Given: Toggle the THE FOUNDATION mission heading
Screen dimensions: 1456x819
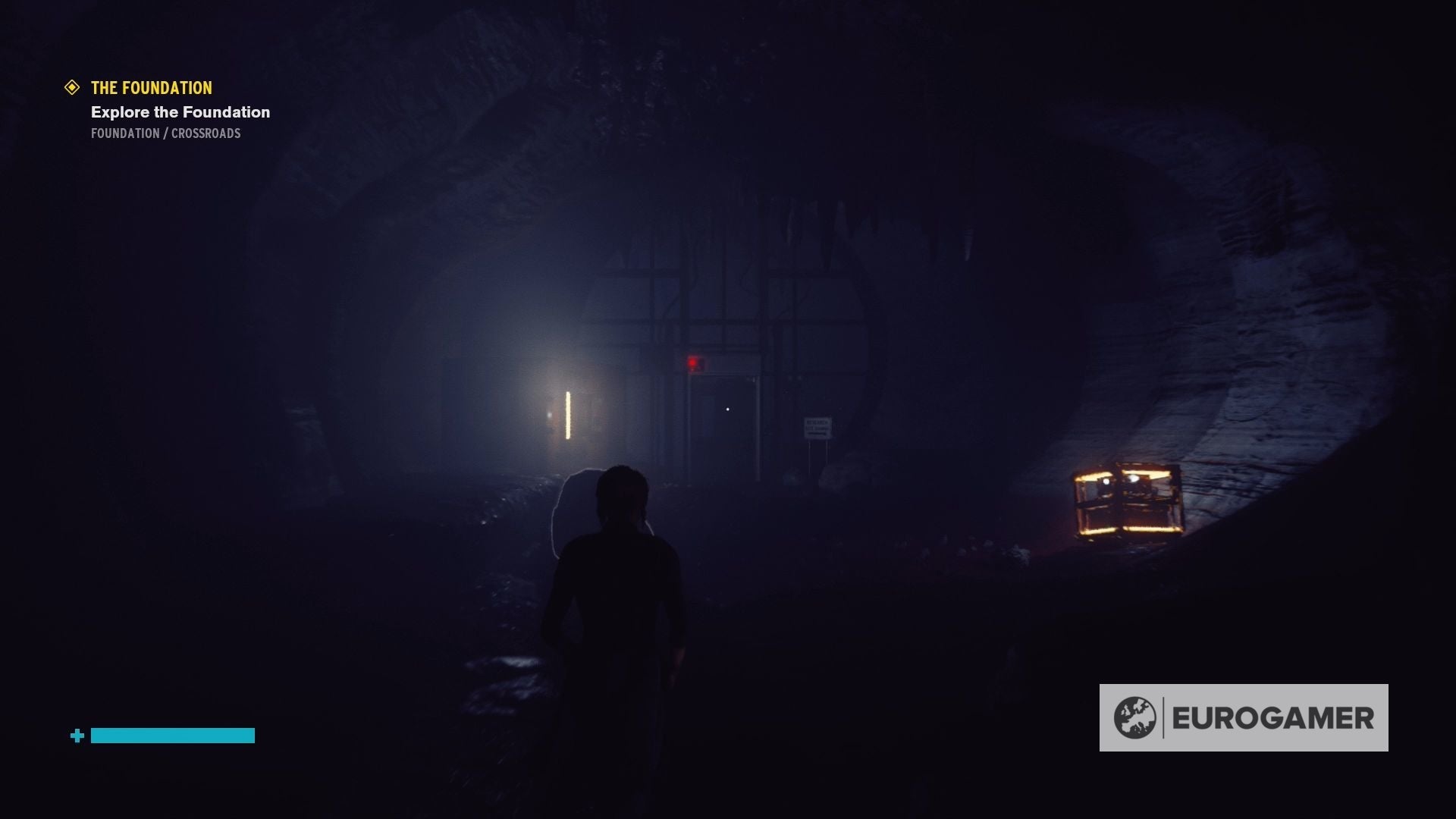Looking at the screenshot, I should (x=150, y=88).
